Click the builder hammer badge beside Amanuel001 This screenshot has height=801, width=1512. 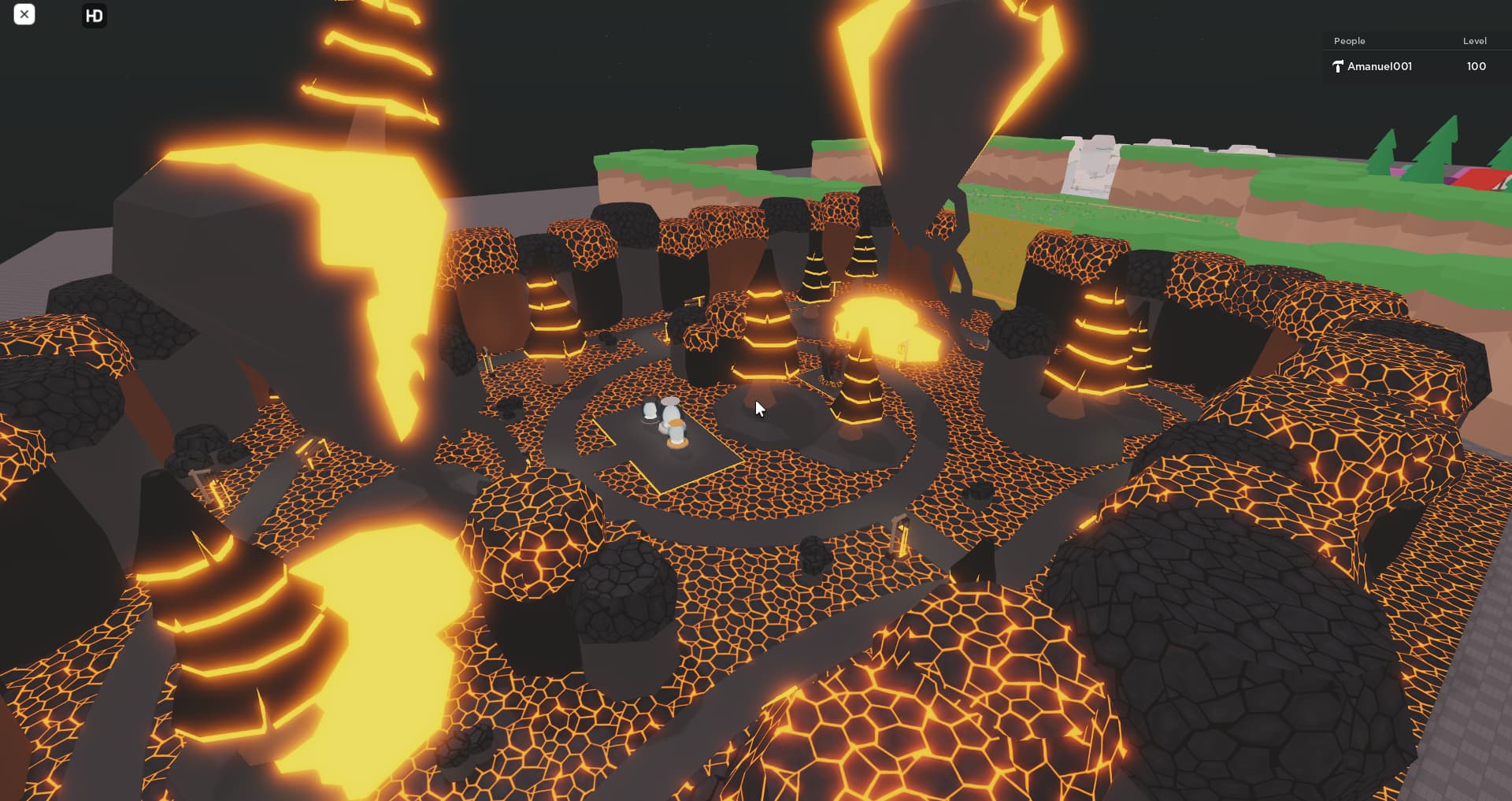click(x=1338, y=66)
